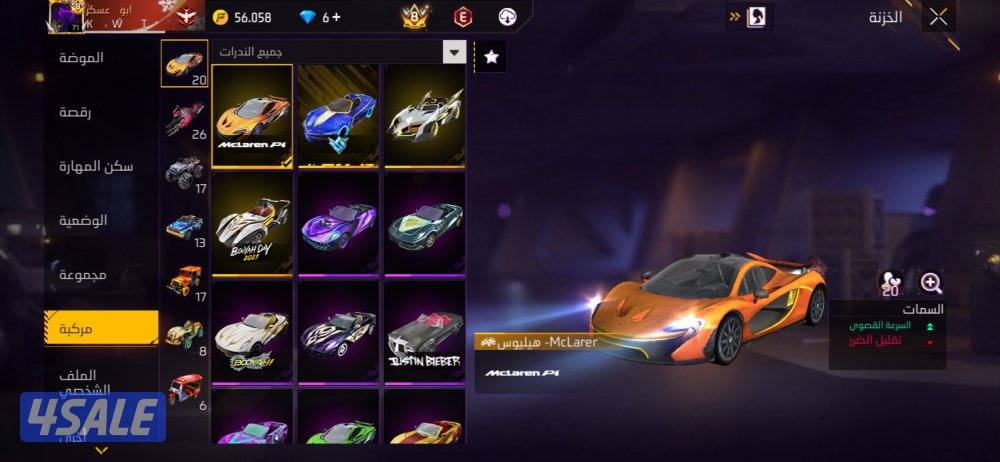Select the white and gold winged car skin
1000x462 pixels.
(x=424, y=116)
